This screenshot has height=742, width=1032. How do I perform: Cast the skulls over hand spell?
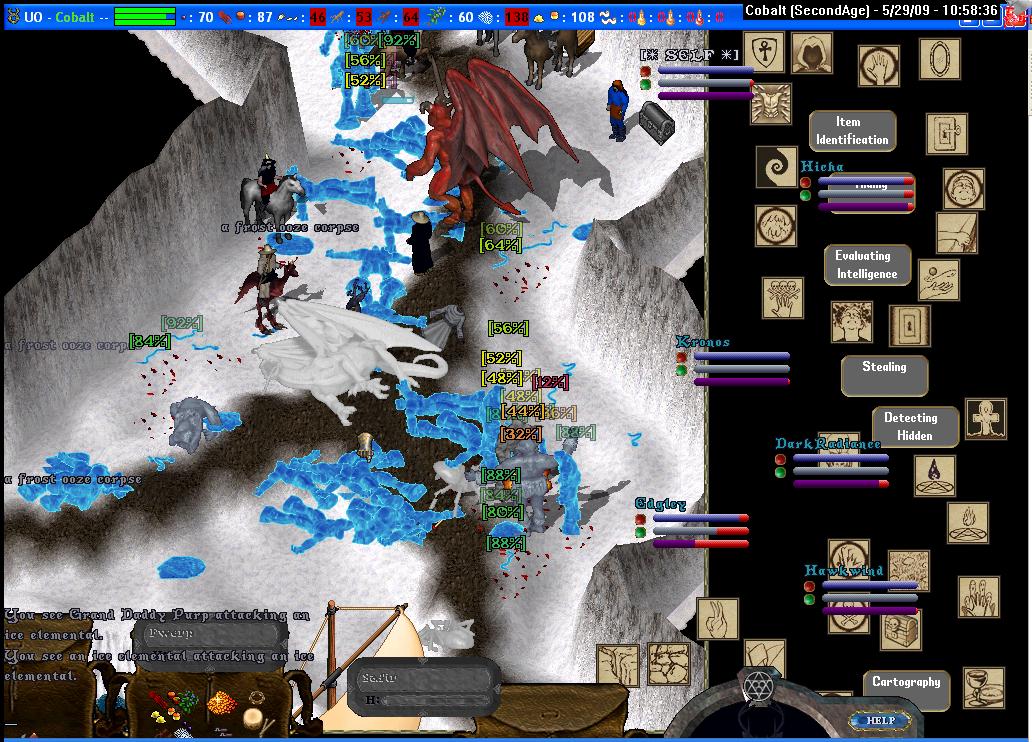click(x=782, y=297)
